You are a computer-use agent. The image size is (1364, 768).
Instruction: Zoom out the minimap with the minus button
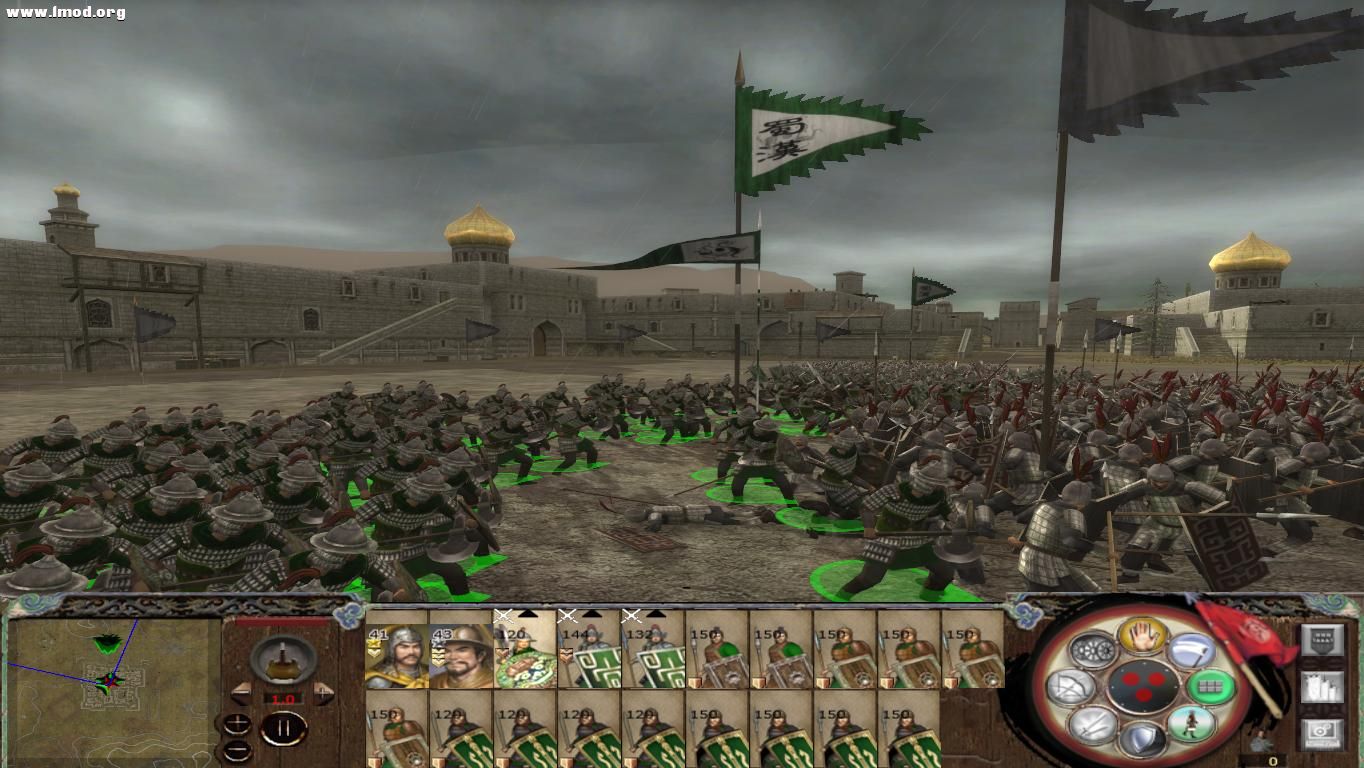click(x=237, y=750)
